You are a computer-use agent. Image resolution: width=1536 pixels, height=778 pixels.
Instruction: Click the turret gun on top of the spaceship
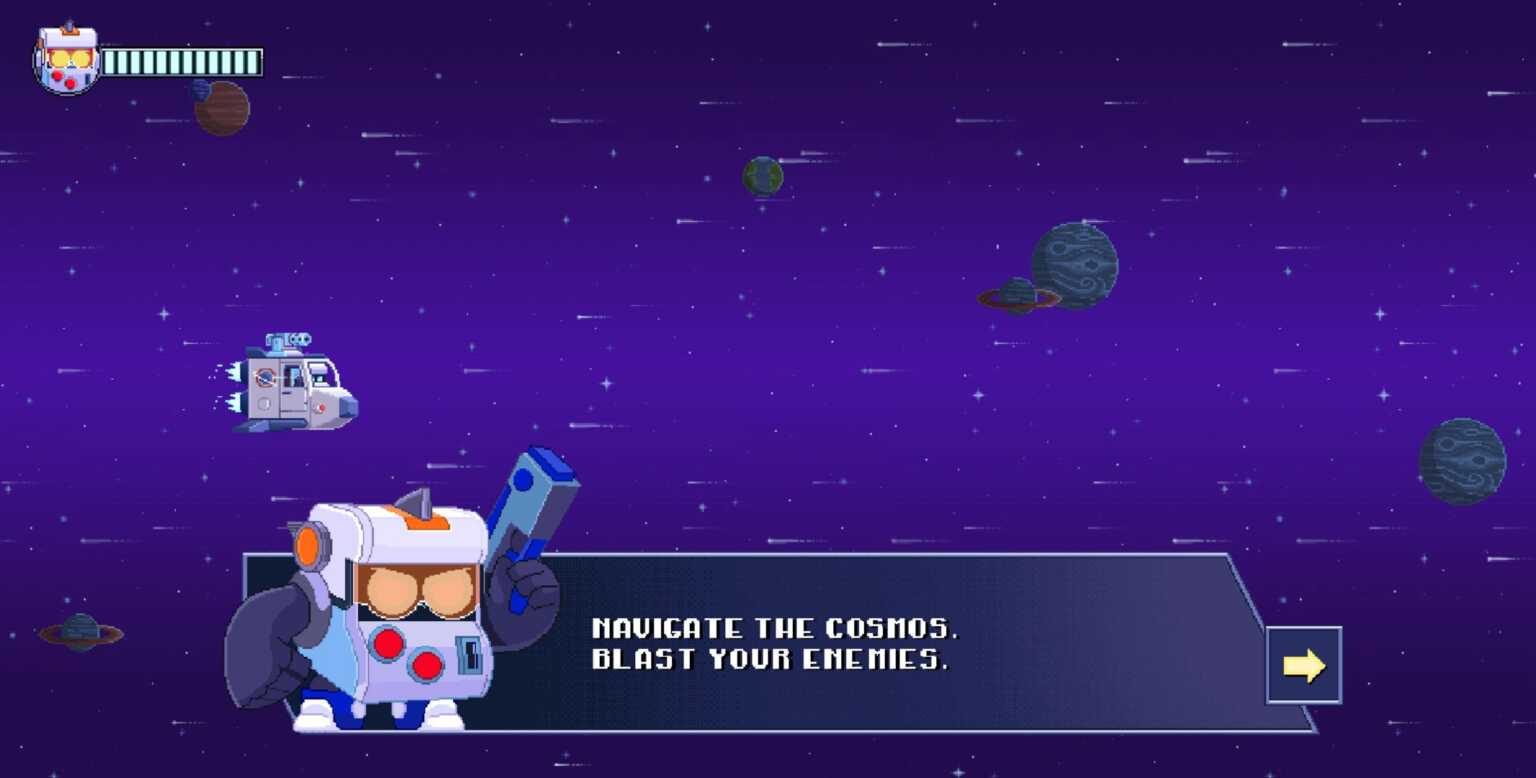[288, 340]
